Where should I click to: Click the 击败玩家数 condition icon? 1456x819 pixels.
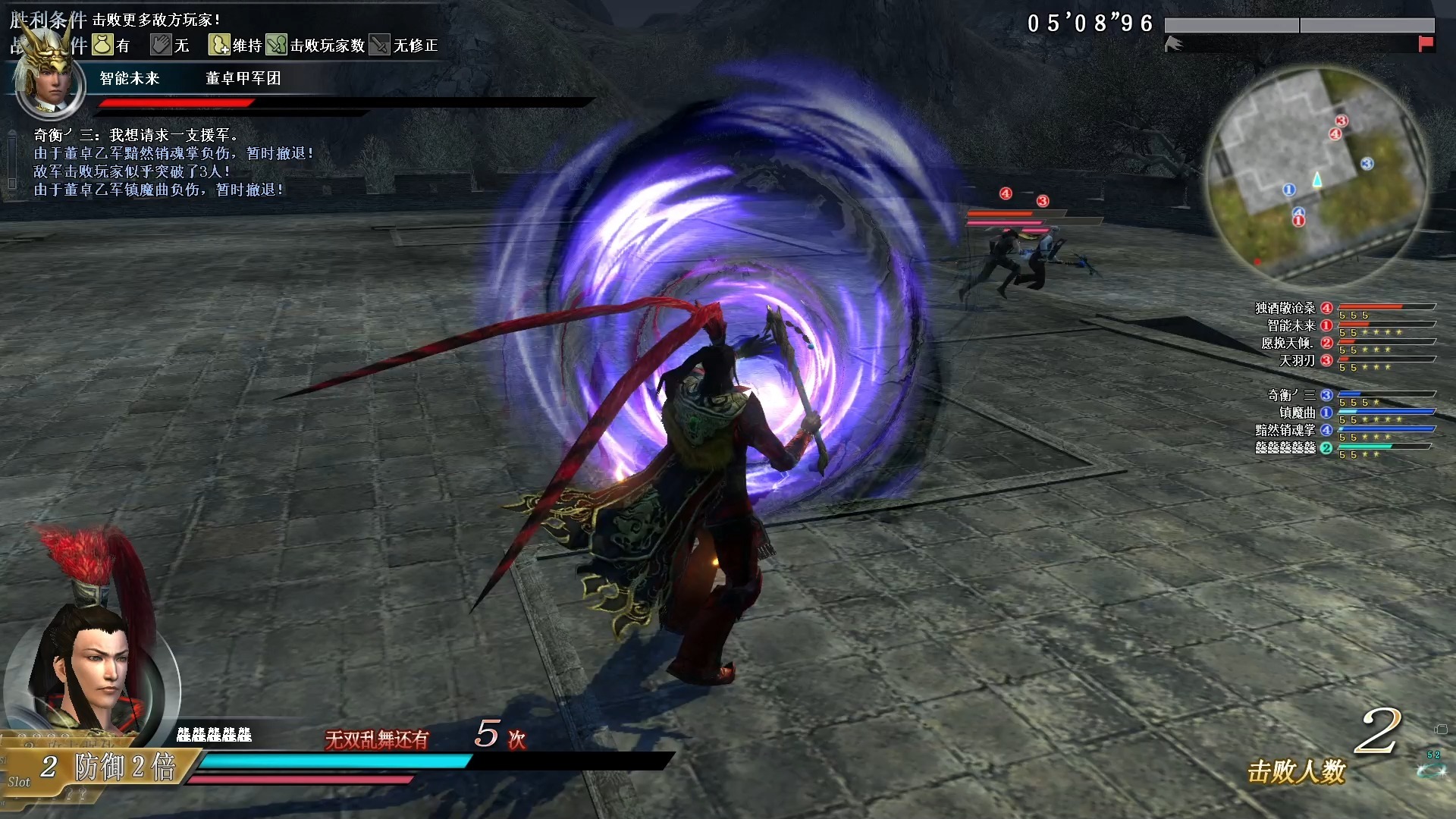click(277, 45)
